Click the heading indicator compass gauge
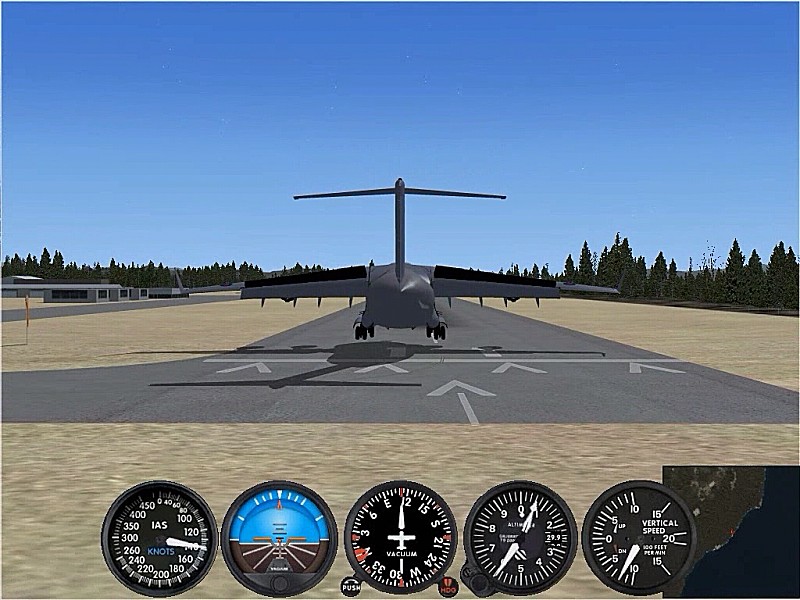Viewport: 800px width, 600px height. (400, 538)
